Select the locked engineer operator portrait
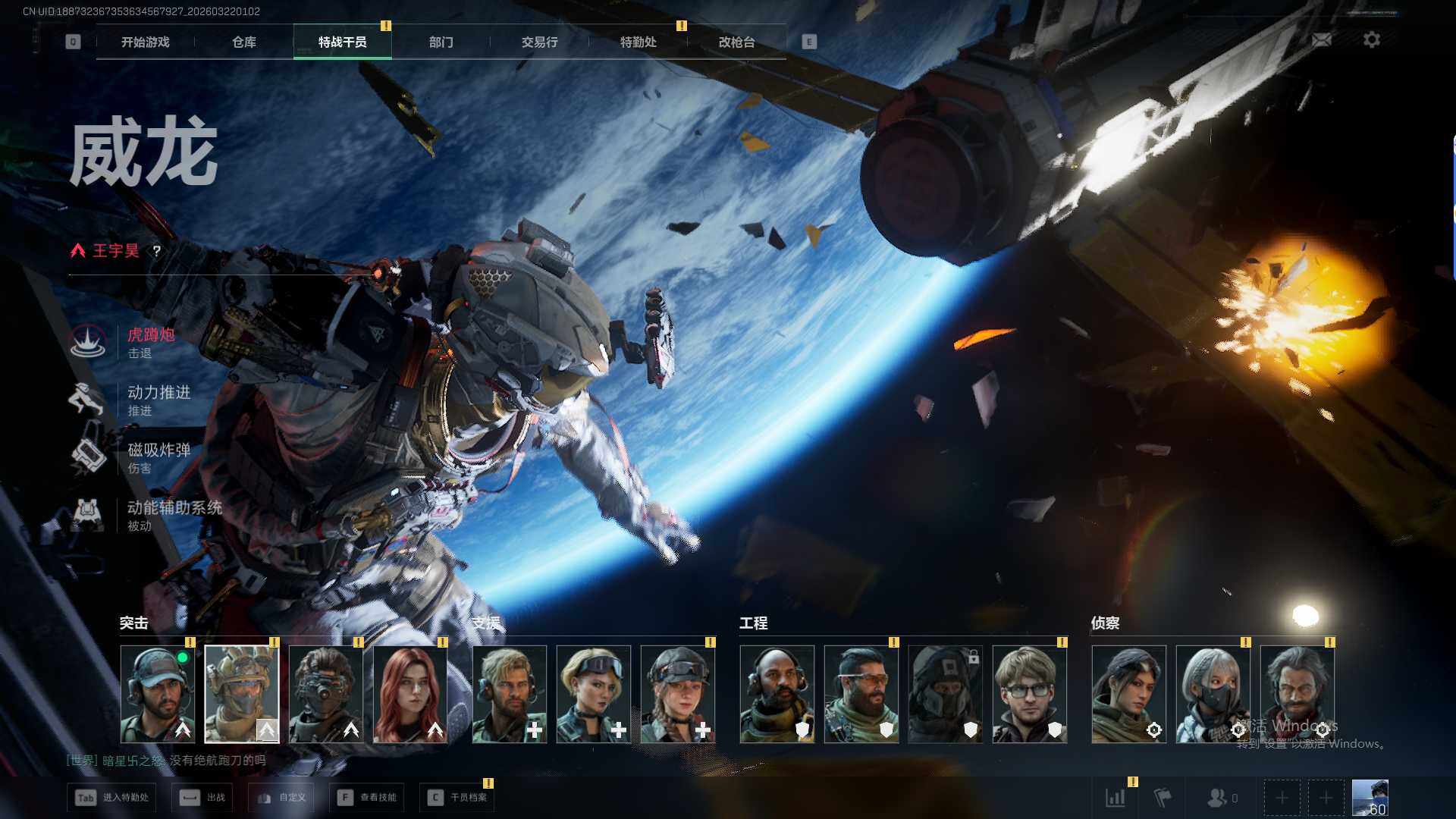This screenshot has height=819, width=1456. (945, 693)
